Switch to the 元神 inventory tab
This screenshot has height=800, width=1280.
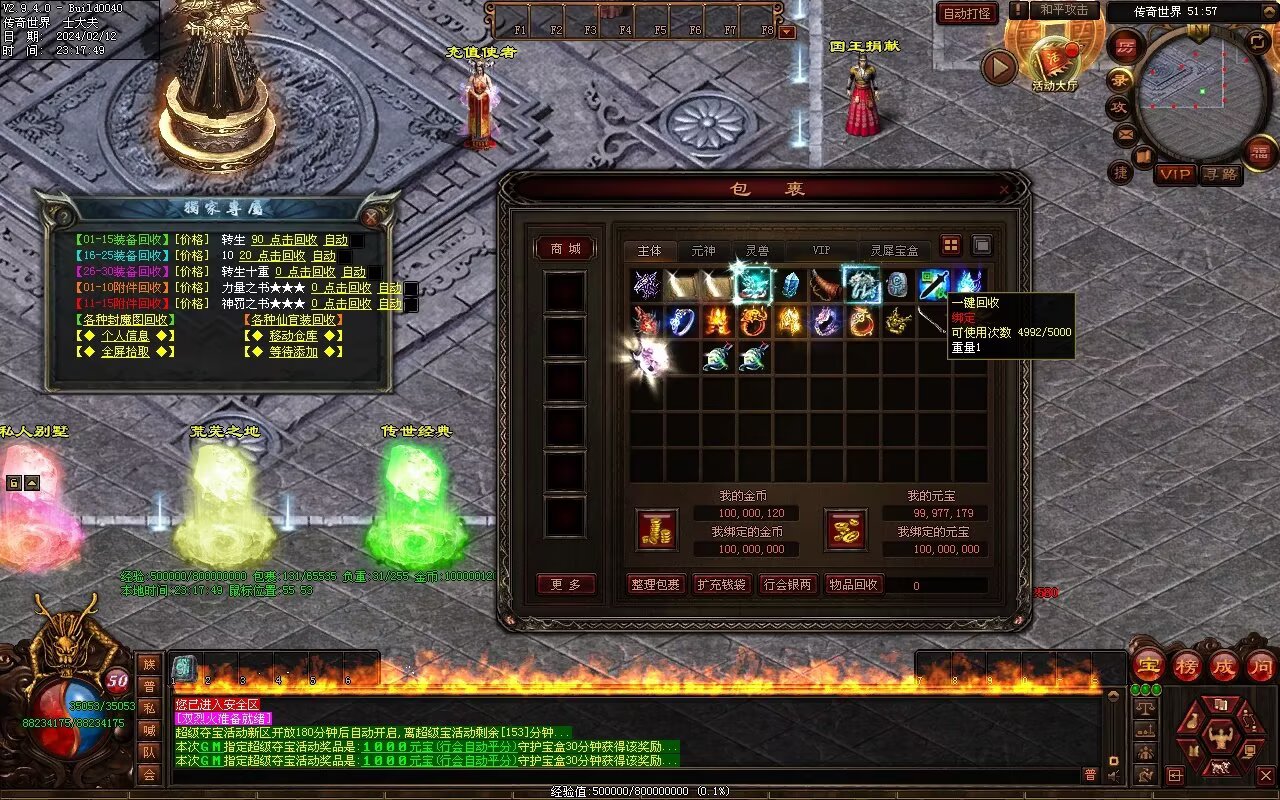[x=703, y=251]
